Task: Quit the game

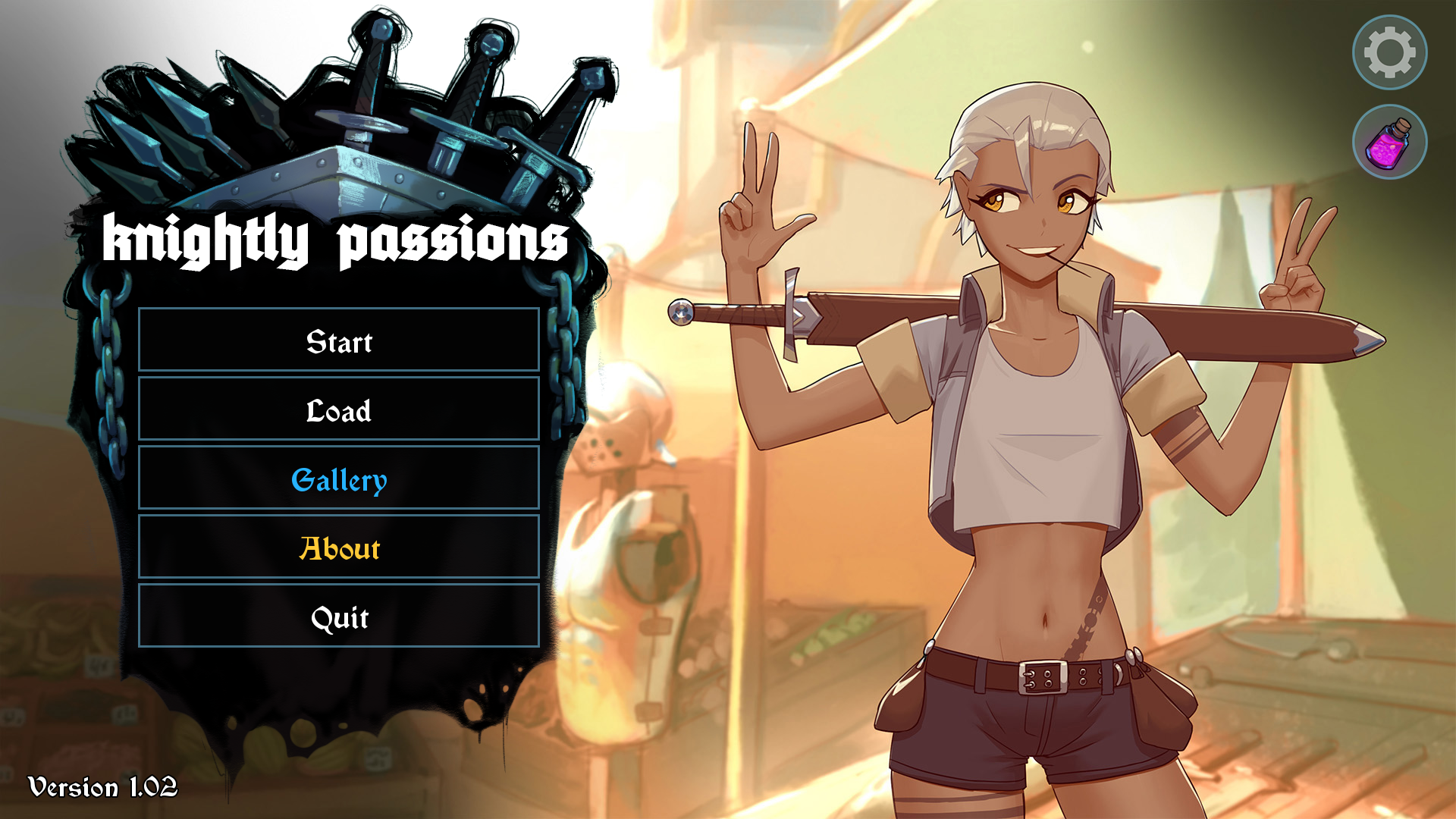Action: point(338,617)
